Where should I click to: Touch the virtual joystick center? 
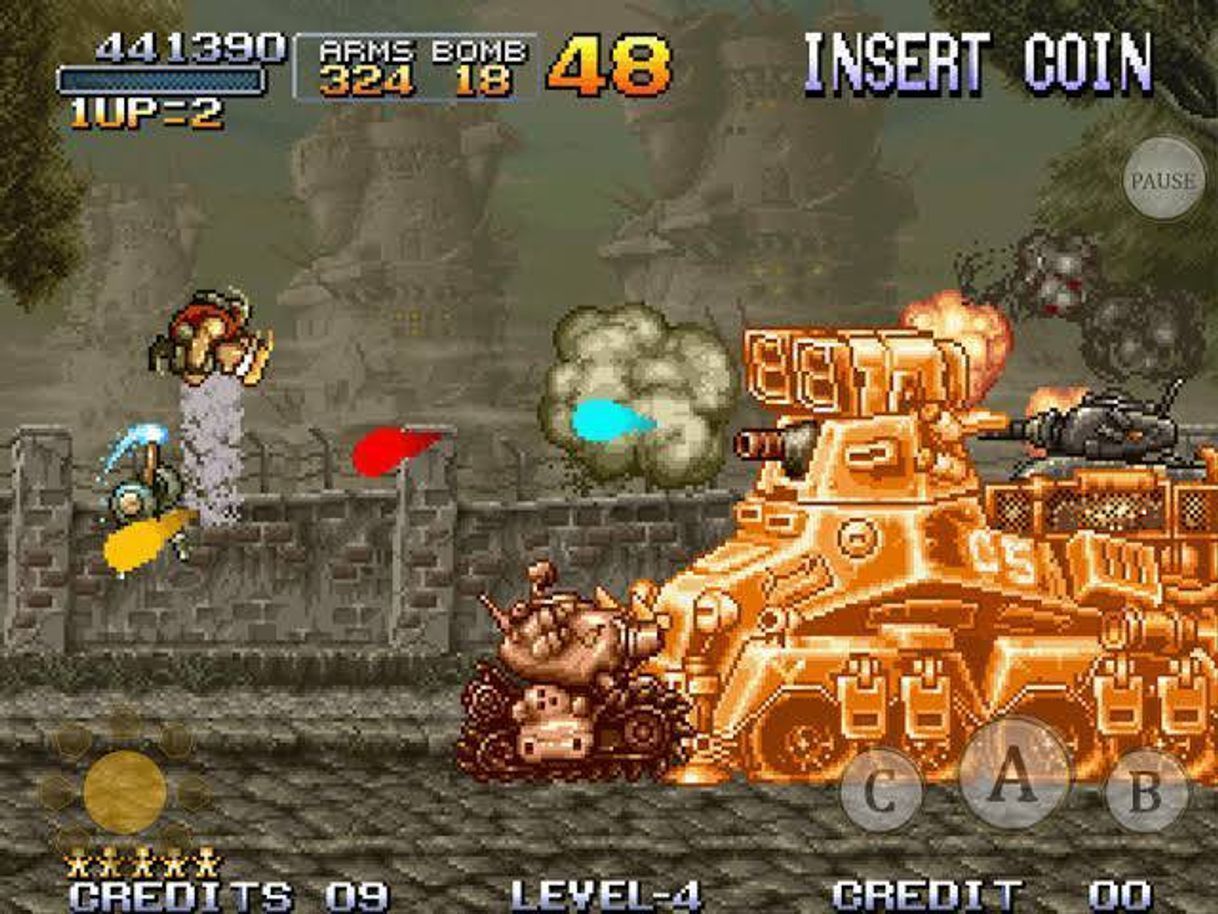tap(124, 791)
